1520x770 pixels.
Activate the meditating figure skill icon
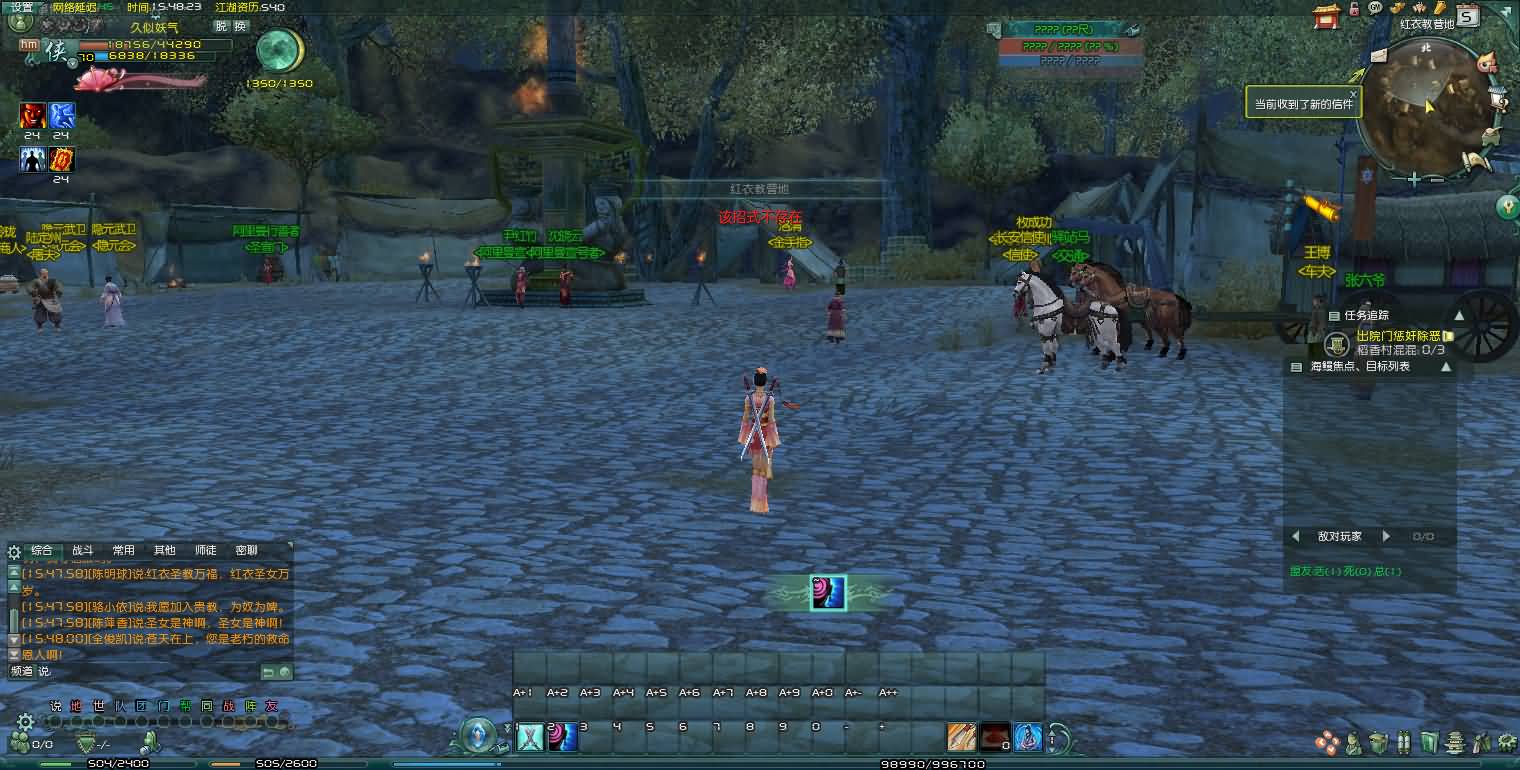coord(1028,737)
